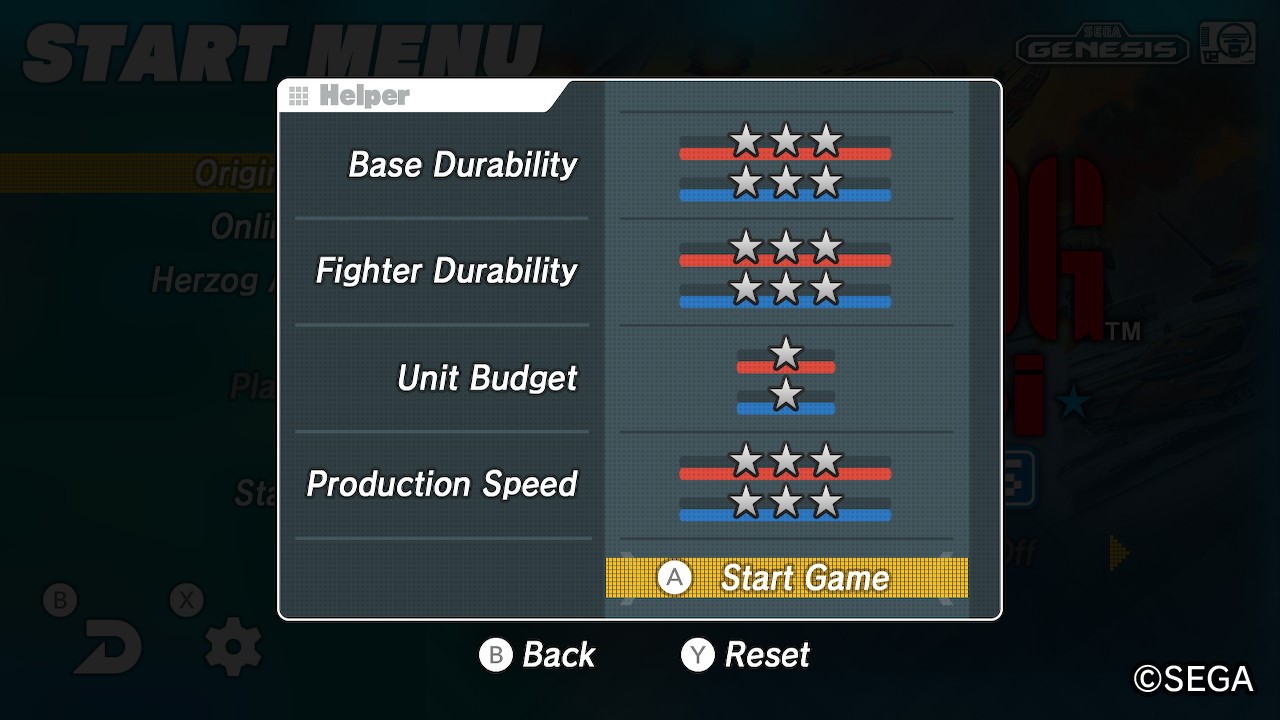Select the Base Durability setting row
1280x720 pixels.
pos(462,165)
